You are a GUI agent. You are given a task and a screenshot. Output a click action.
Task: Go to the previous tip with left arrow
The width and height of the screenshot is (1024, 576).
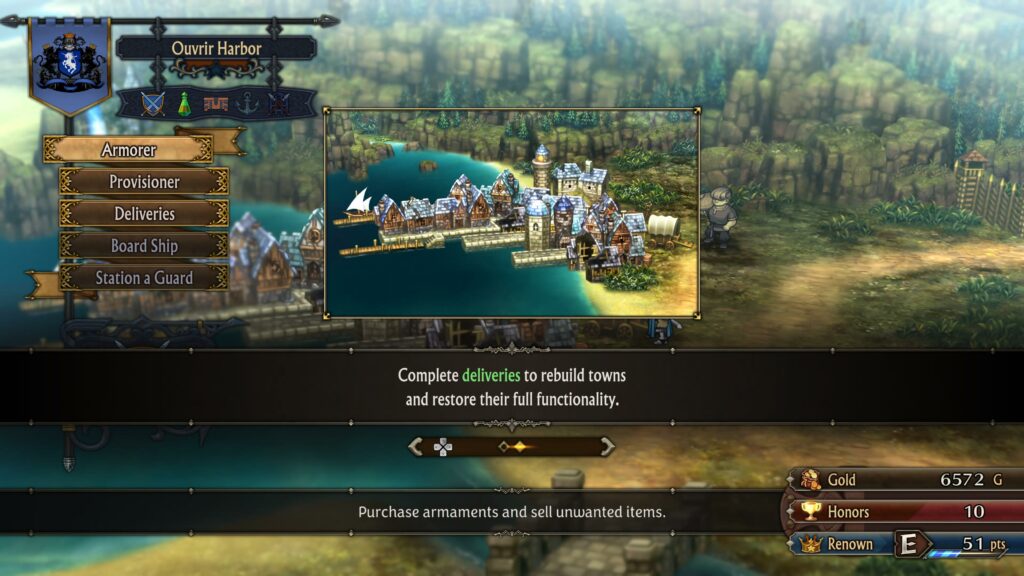[416, 447]
